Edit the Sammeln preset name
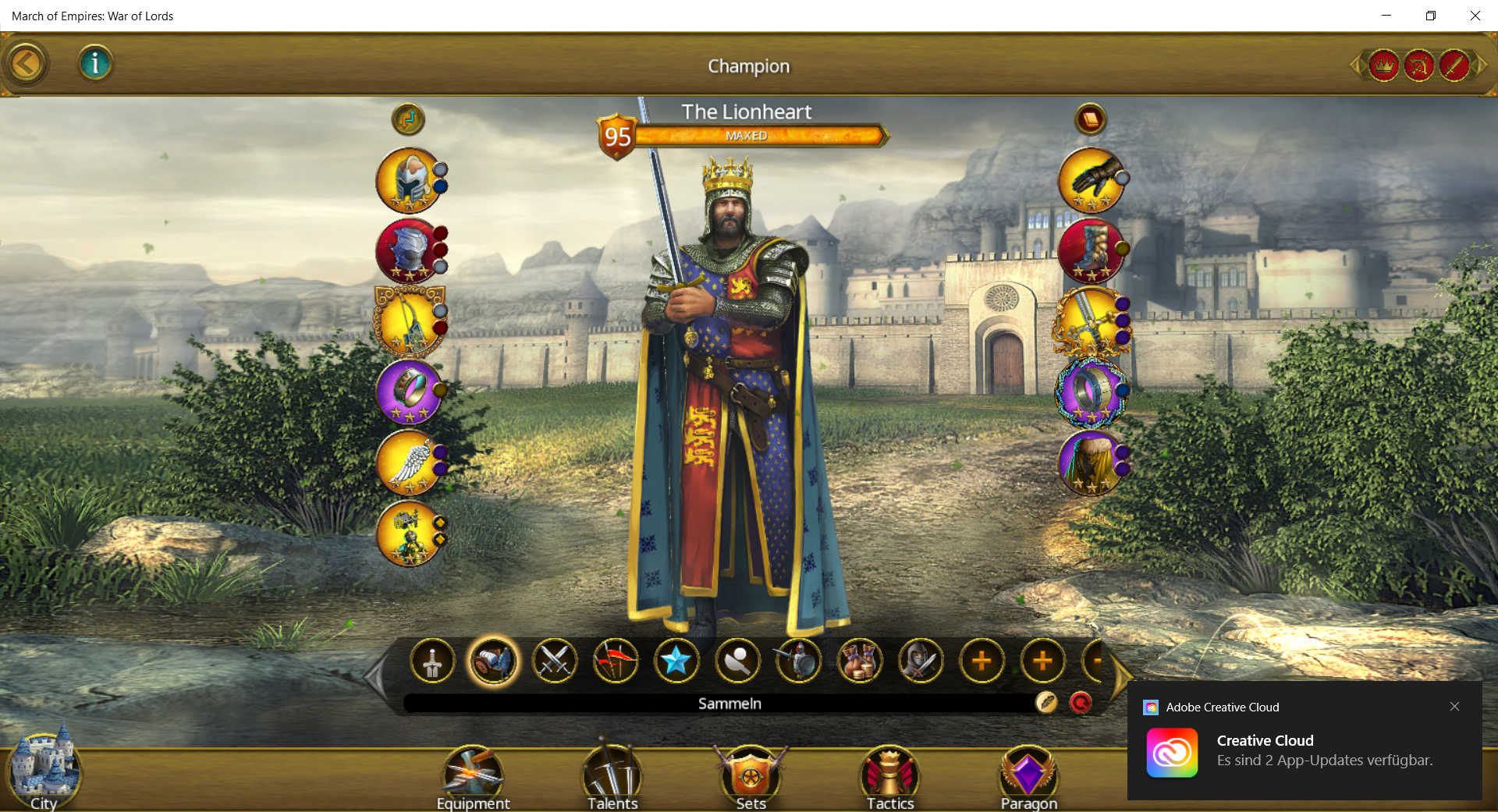 1046,703
